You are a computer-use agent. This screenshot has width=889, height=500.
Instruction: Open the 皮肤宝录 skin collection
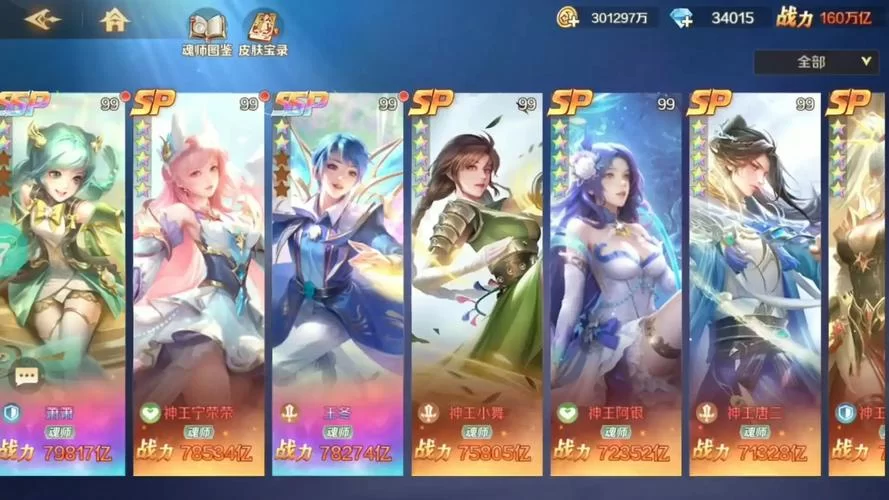(x=263, y=32)
